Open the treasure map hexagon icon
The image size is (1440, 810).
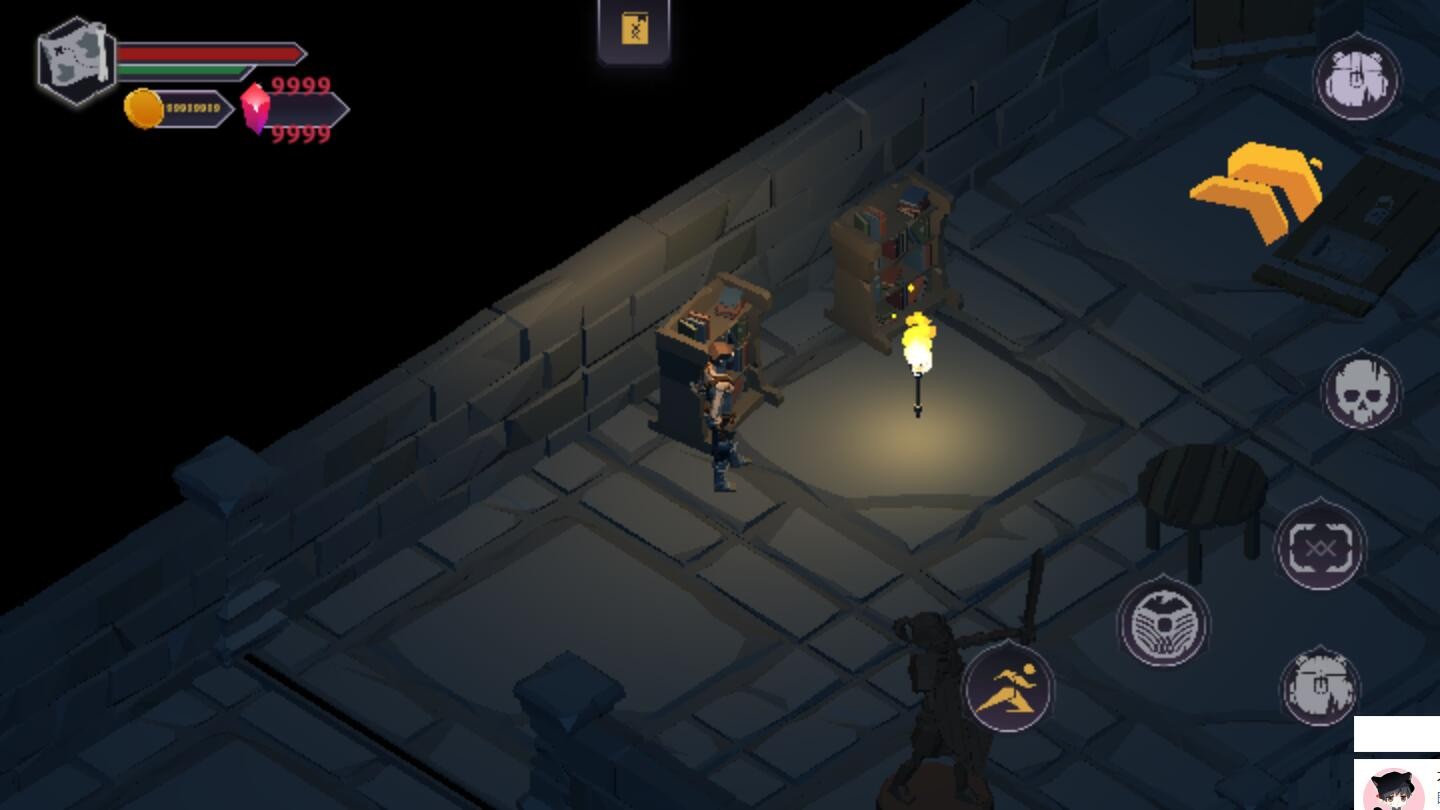pyautogui.click(x=77, y=60)
